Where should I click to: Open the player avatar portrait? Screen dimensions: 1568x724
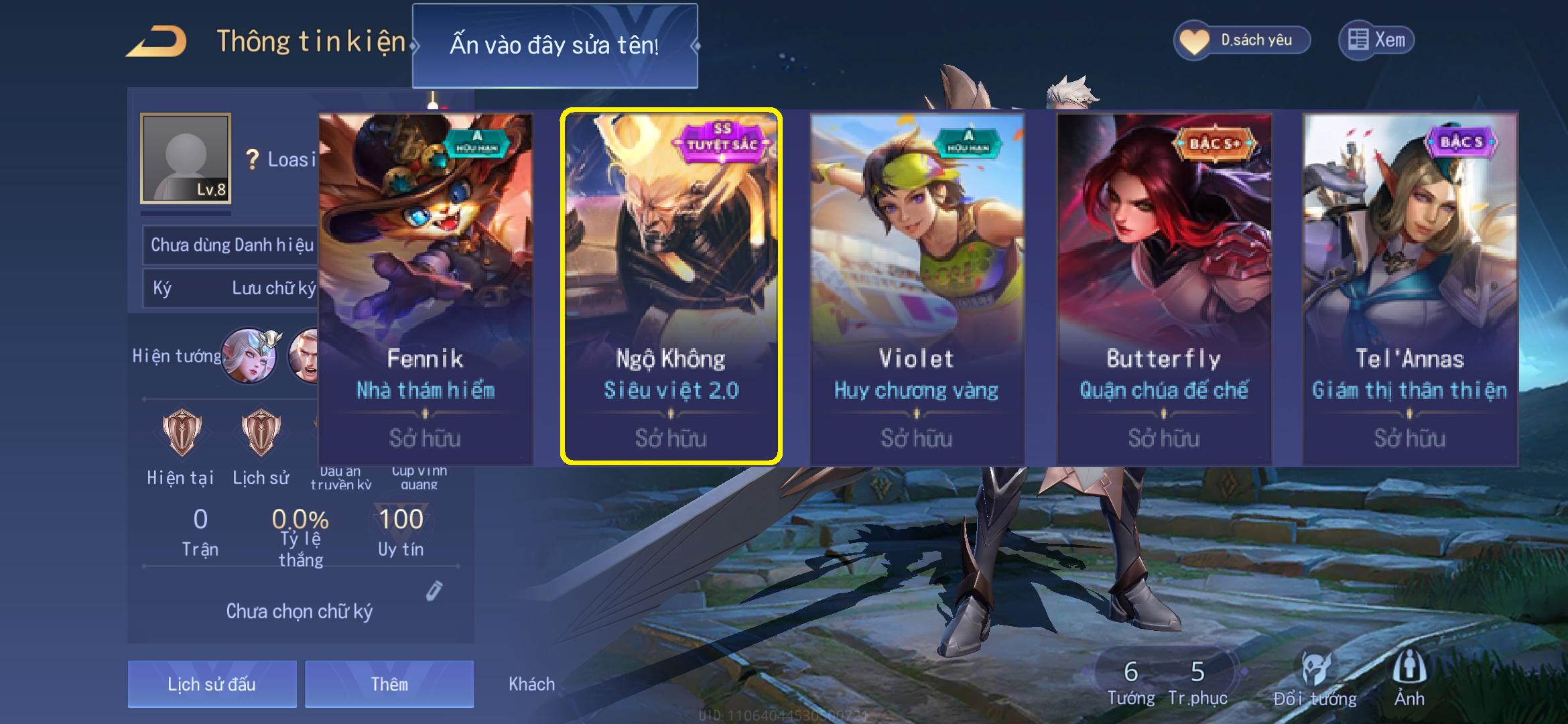[186, 158]
